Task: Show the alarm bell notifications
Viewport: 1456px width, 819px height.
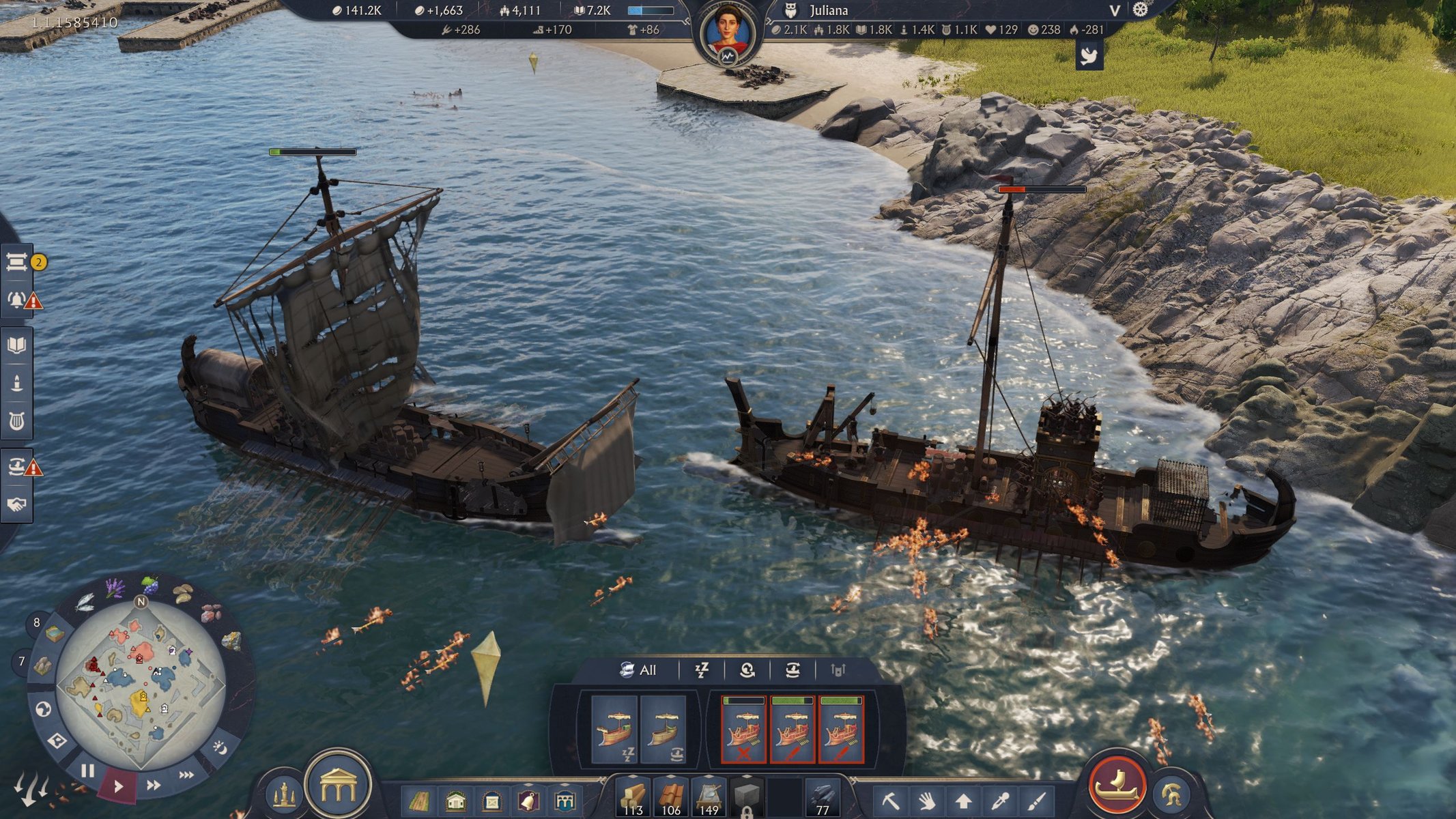Action: (16, 300)
